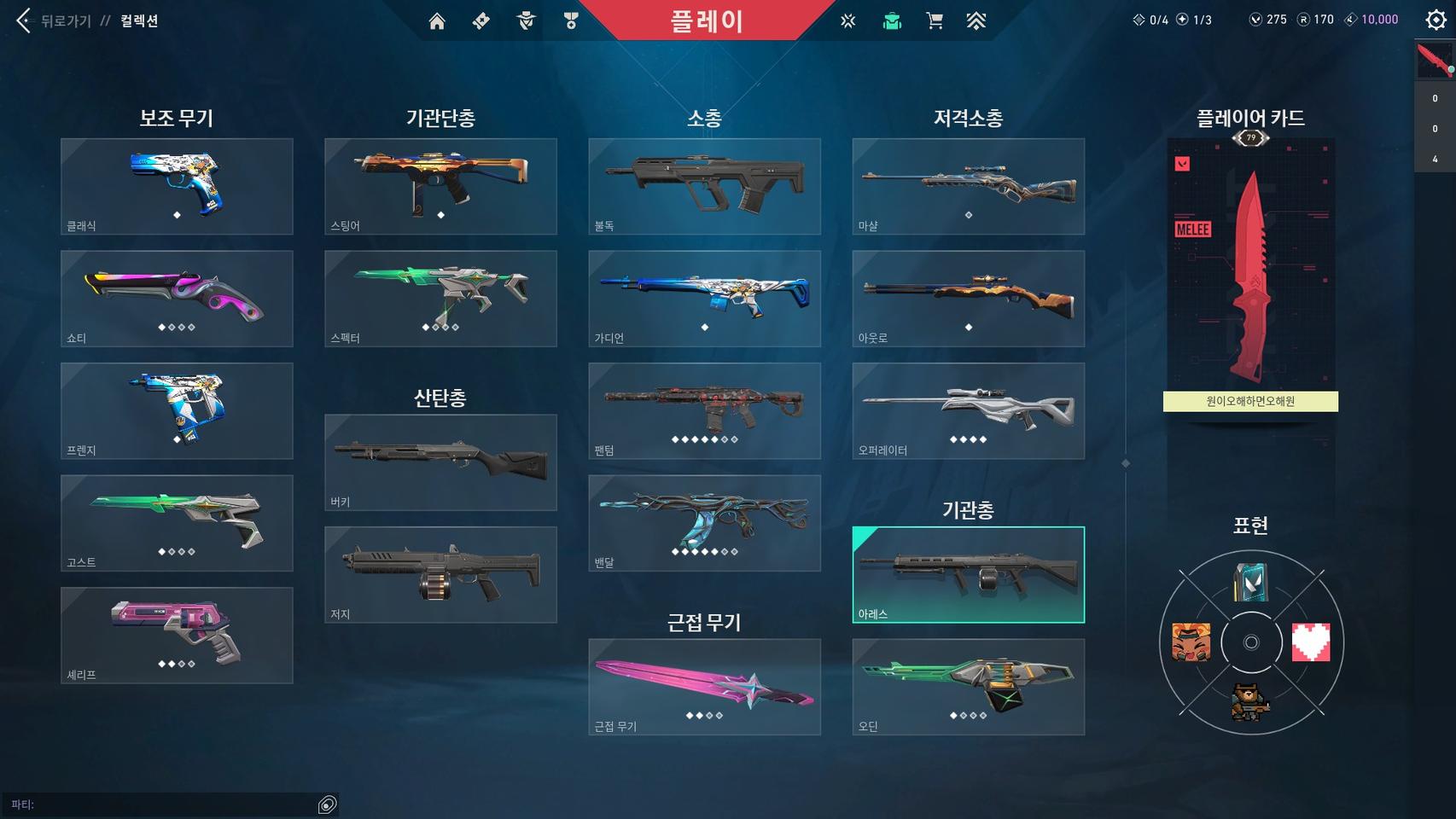Open the home screen icon

tap(437, 21)
